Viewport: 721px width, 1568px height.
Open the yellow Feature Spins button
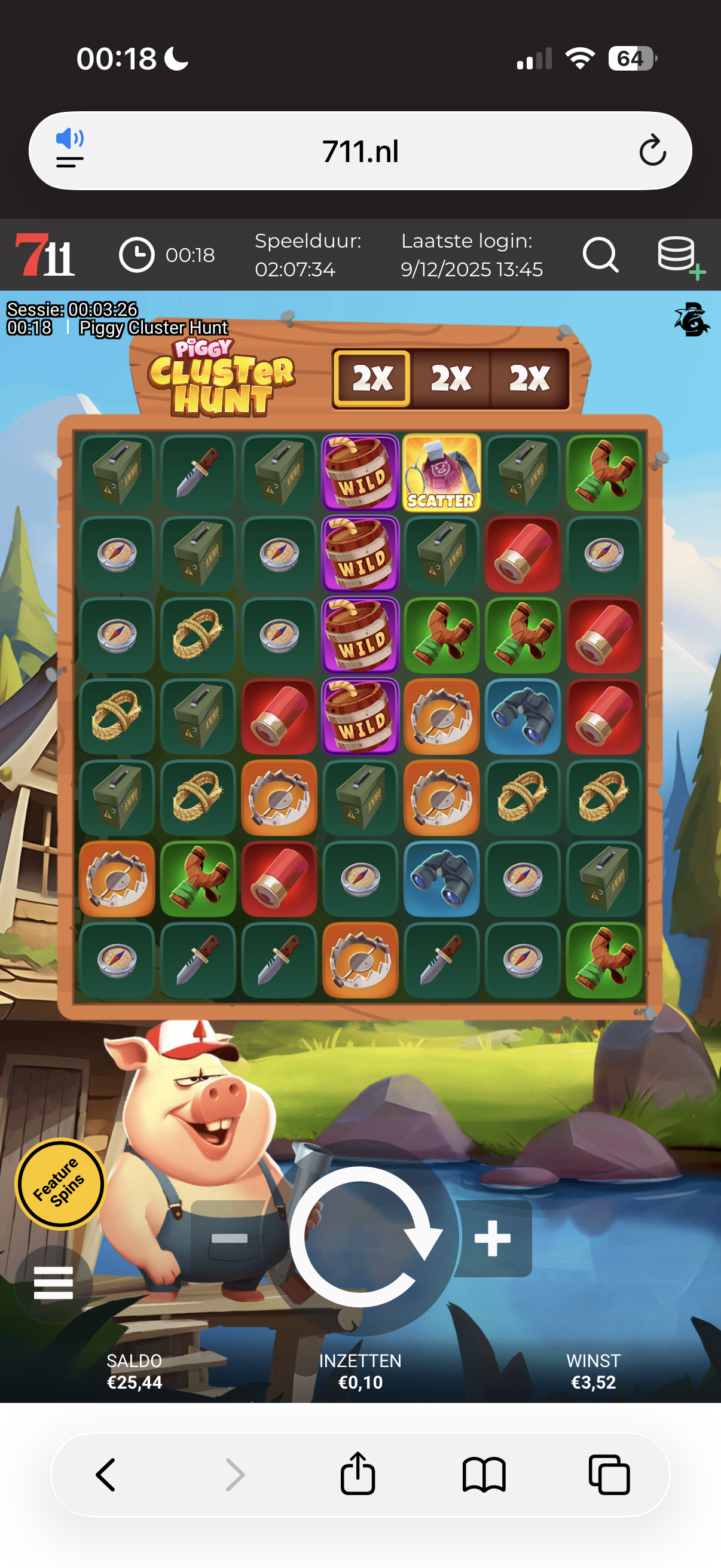pos(59,1183)
